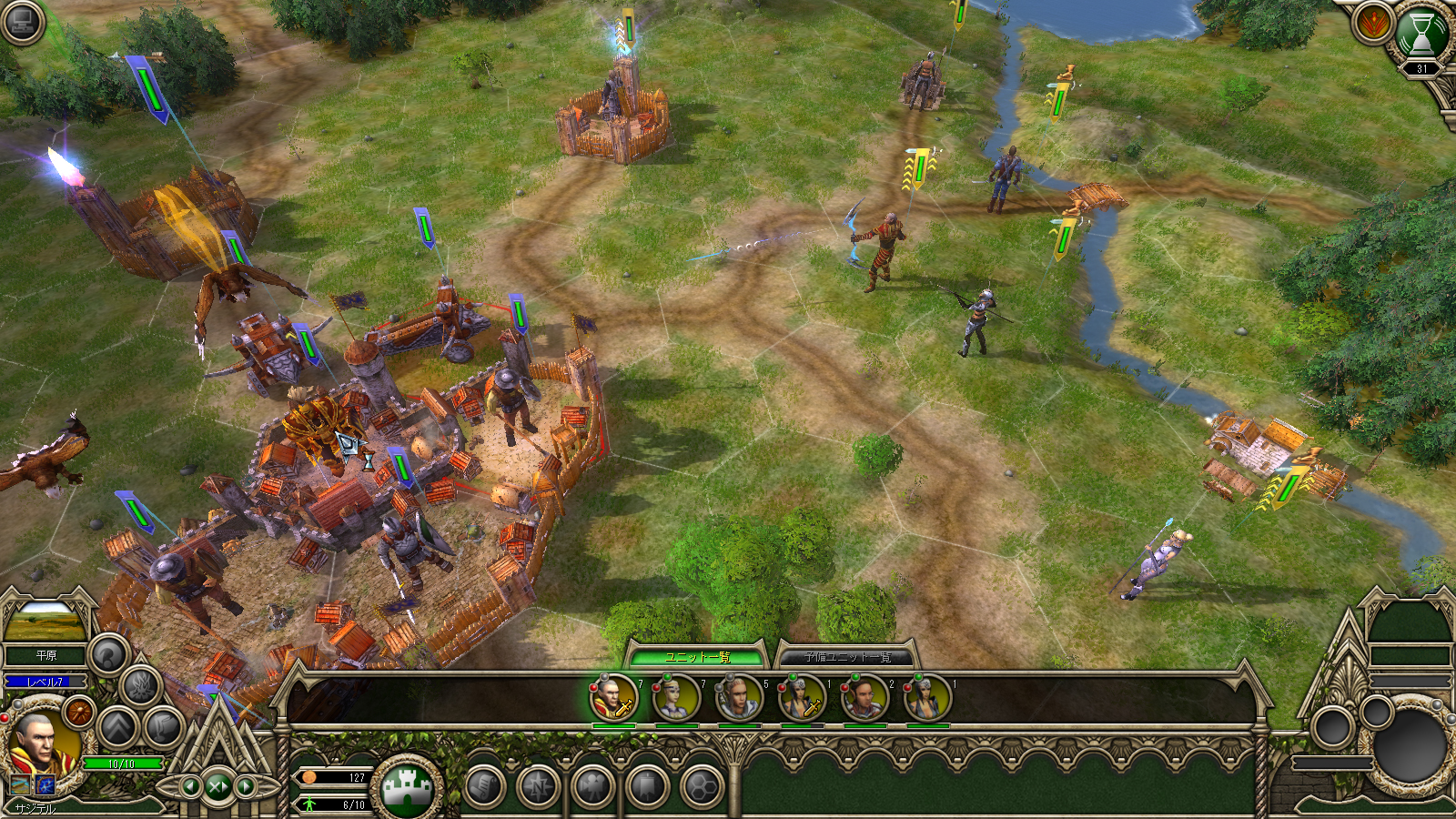Screen dimensions: 1456x819
Task: Toggle the hexagon grid button
Action: click(x=702, y=786)
